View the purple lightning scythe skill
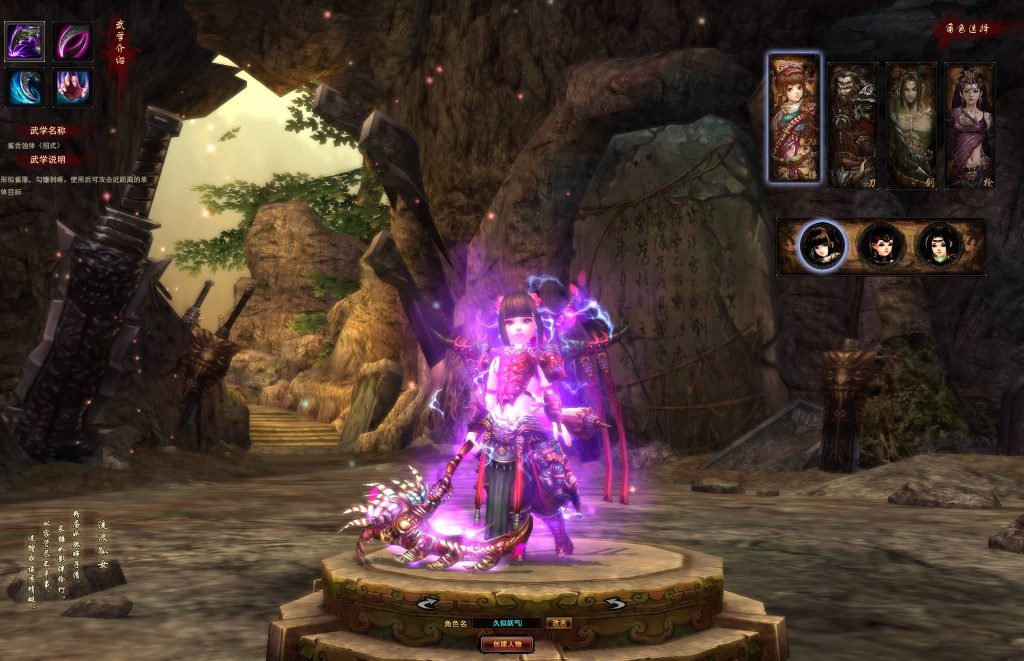The width and height of the screenshot is (1024, 661). coord(24,43)
